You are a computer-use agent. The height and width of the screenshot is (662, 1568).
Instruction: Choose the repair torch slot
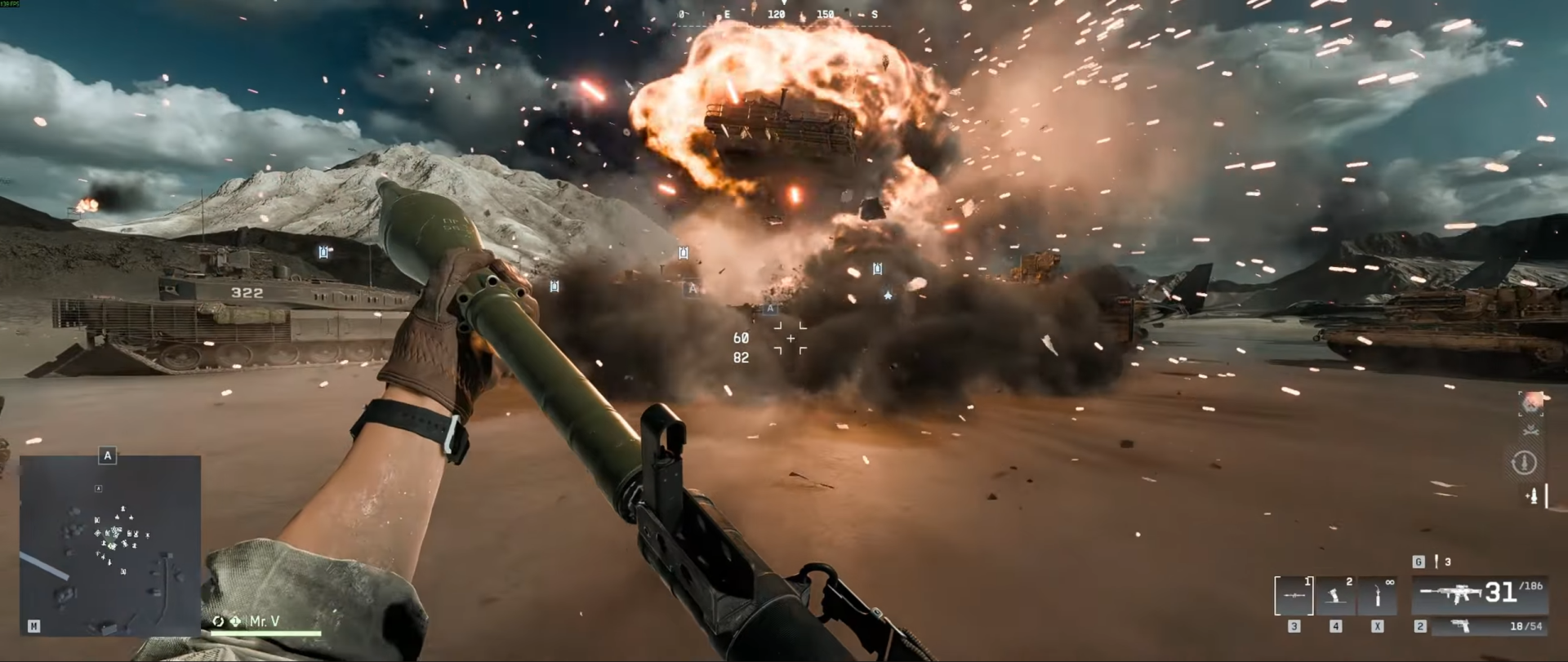point(1377,596)
